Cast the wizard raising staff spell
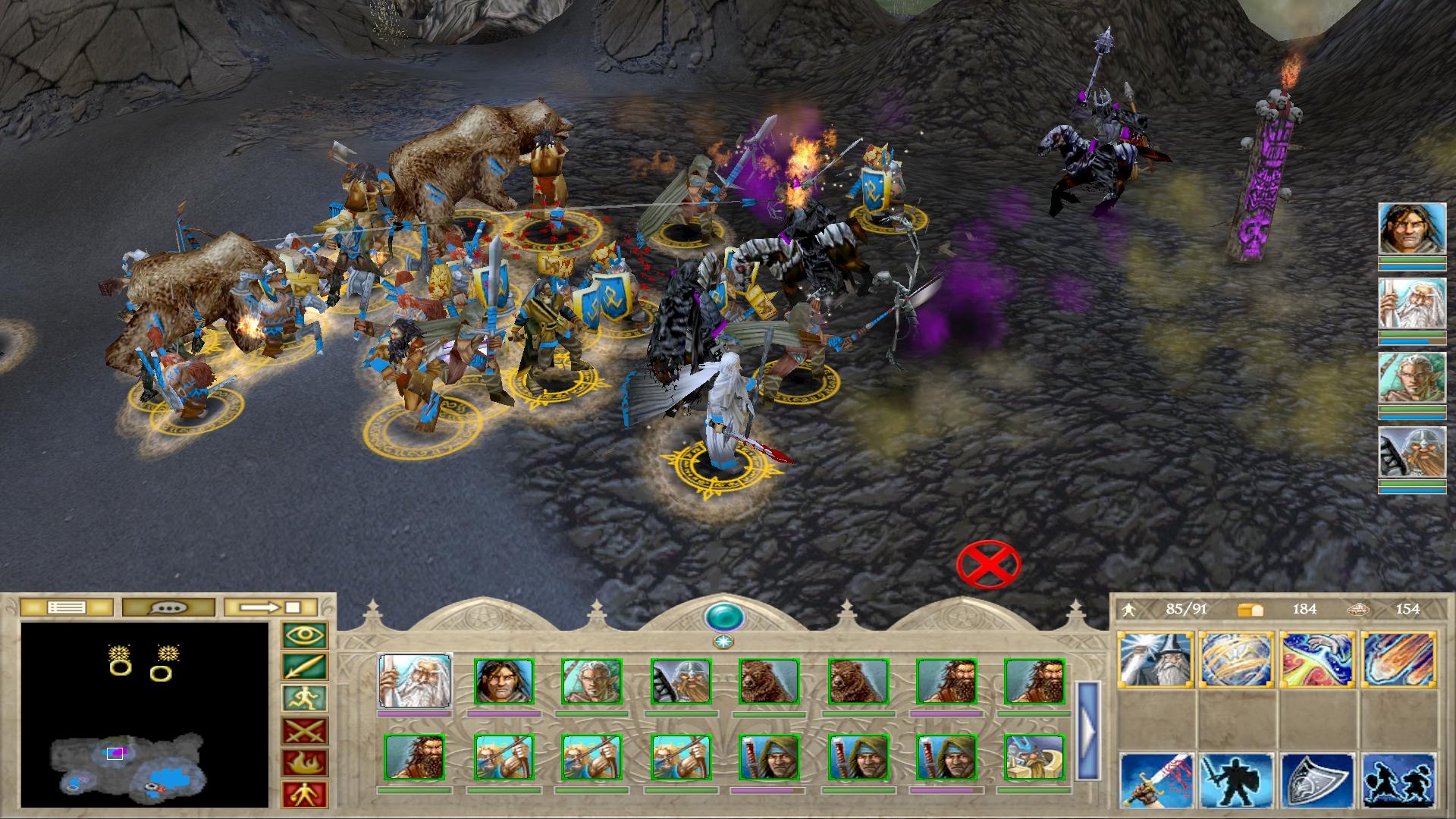Screen dimensions: 1456x819 [x=1156, y=660]
